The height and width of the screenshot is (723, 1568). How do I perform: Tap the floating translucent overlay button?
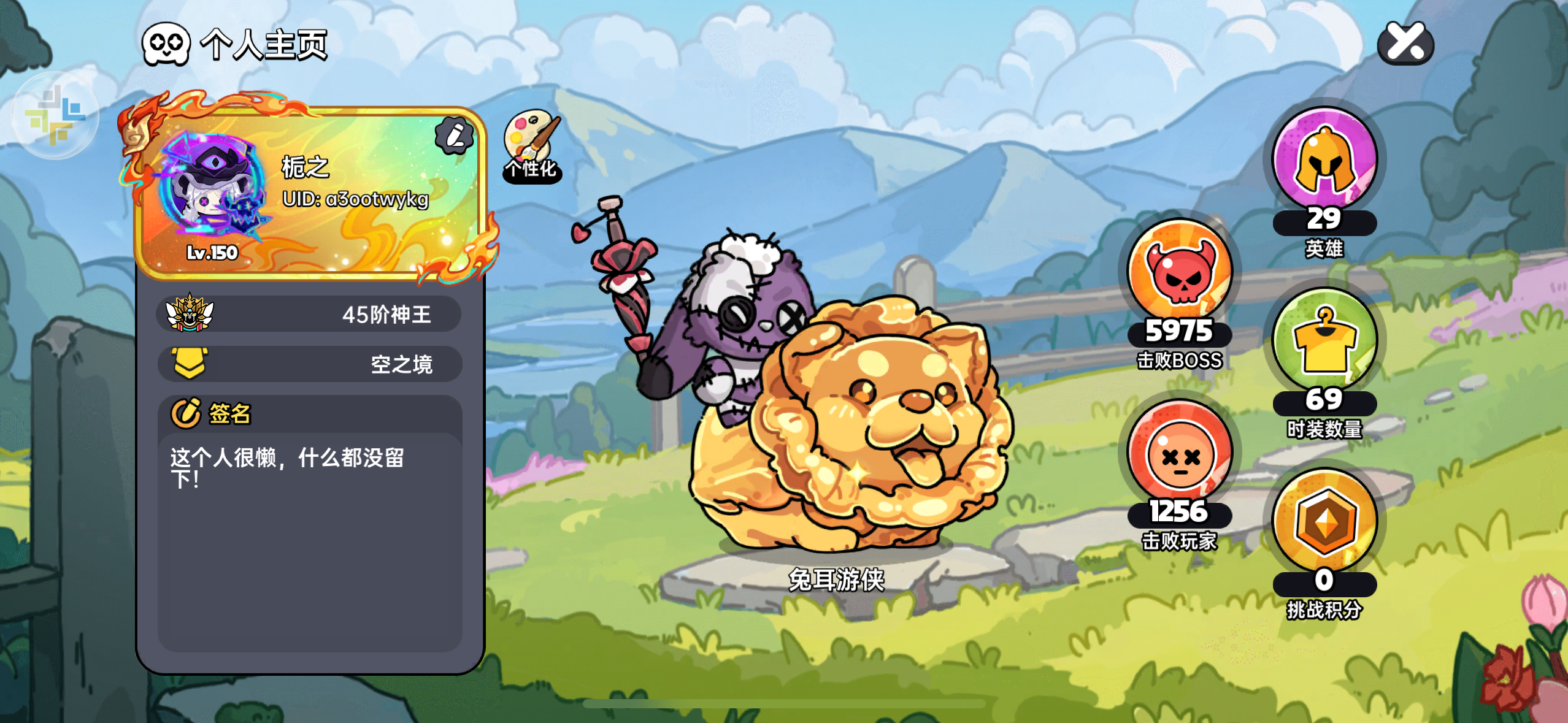pyautogui.click(x=55, y=115)
